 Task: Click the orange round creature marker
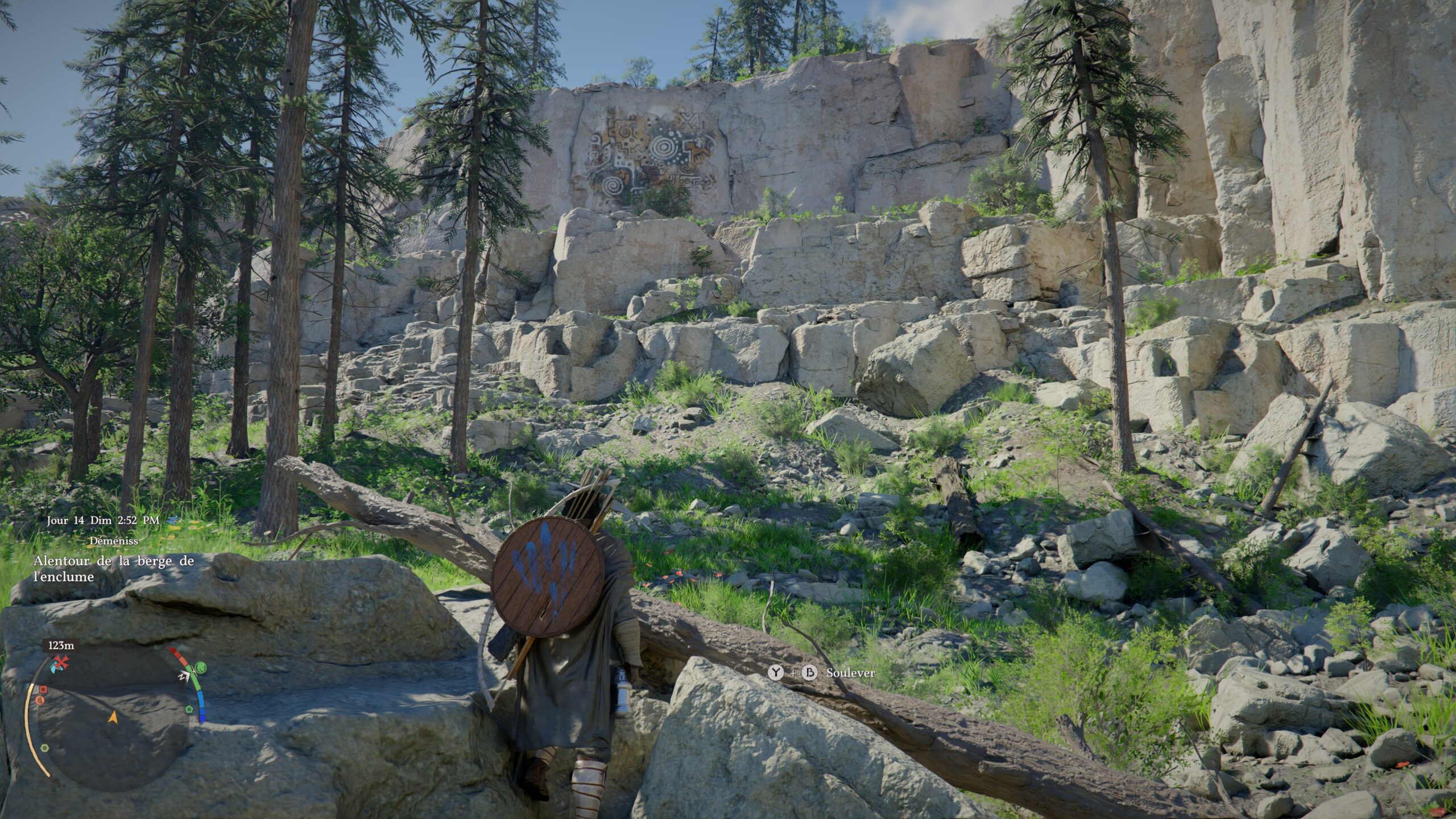coord(40,701)
